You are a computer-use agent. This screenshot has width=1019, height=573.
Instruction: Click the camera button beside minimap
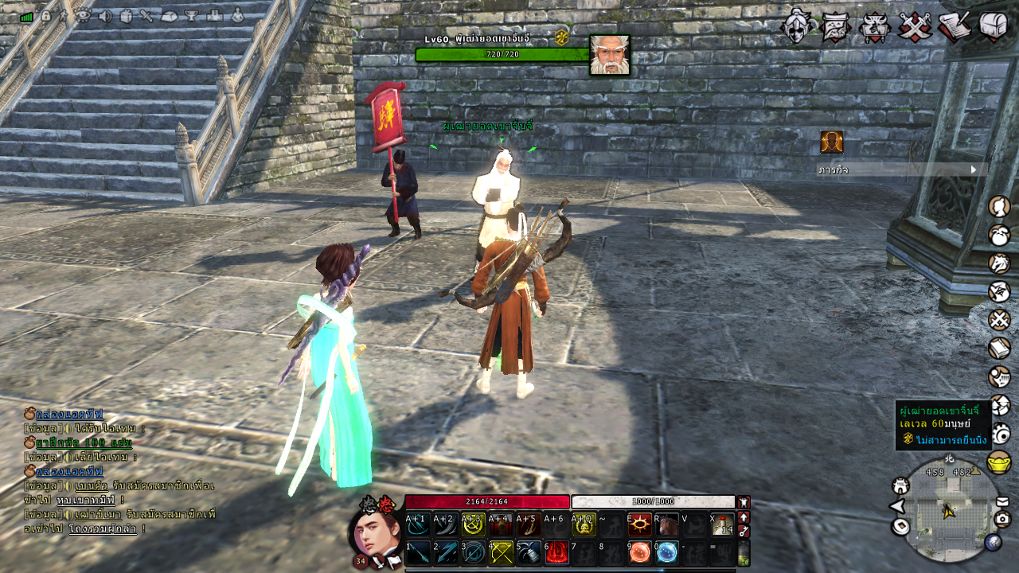(x=1002, y=518)
